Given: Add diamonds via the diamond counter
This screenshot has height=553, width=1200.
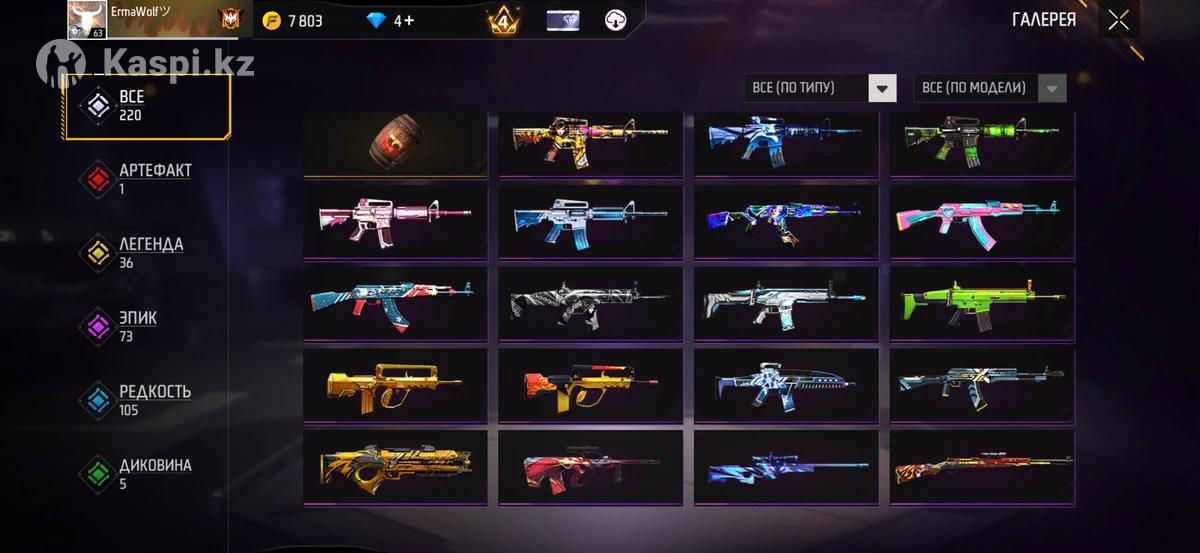Looking at the screenshot, I should point(390,20).
